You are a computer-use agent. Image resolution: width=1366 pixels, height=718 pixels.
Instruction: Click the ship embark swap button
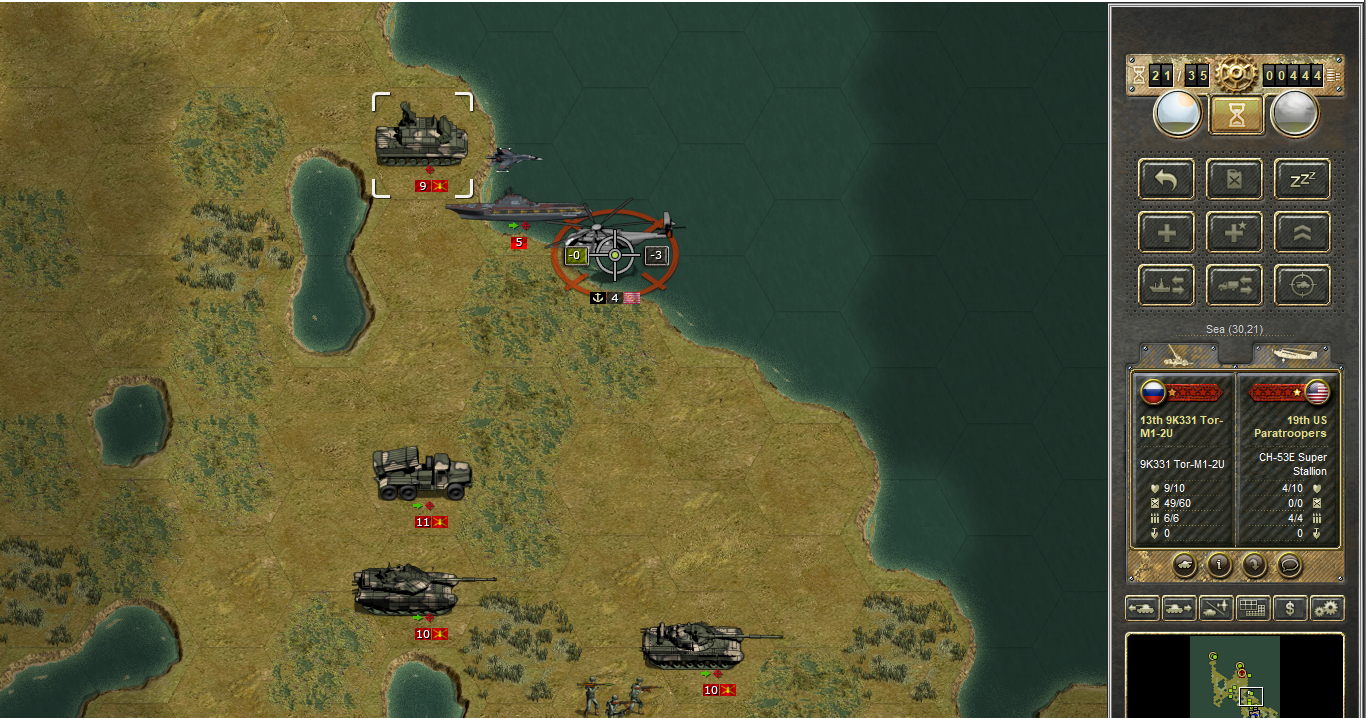click(x=1166, y=286)
